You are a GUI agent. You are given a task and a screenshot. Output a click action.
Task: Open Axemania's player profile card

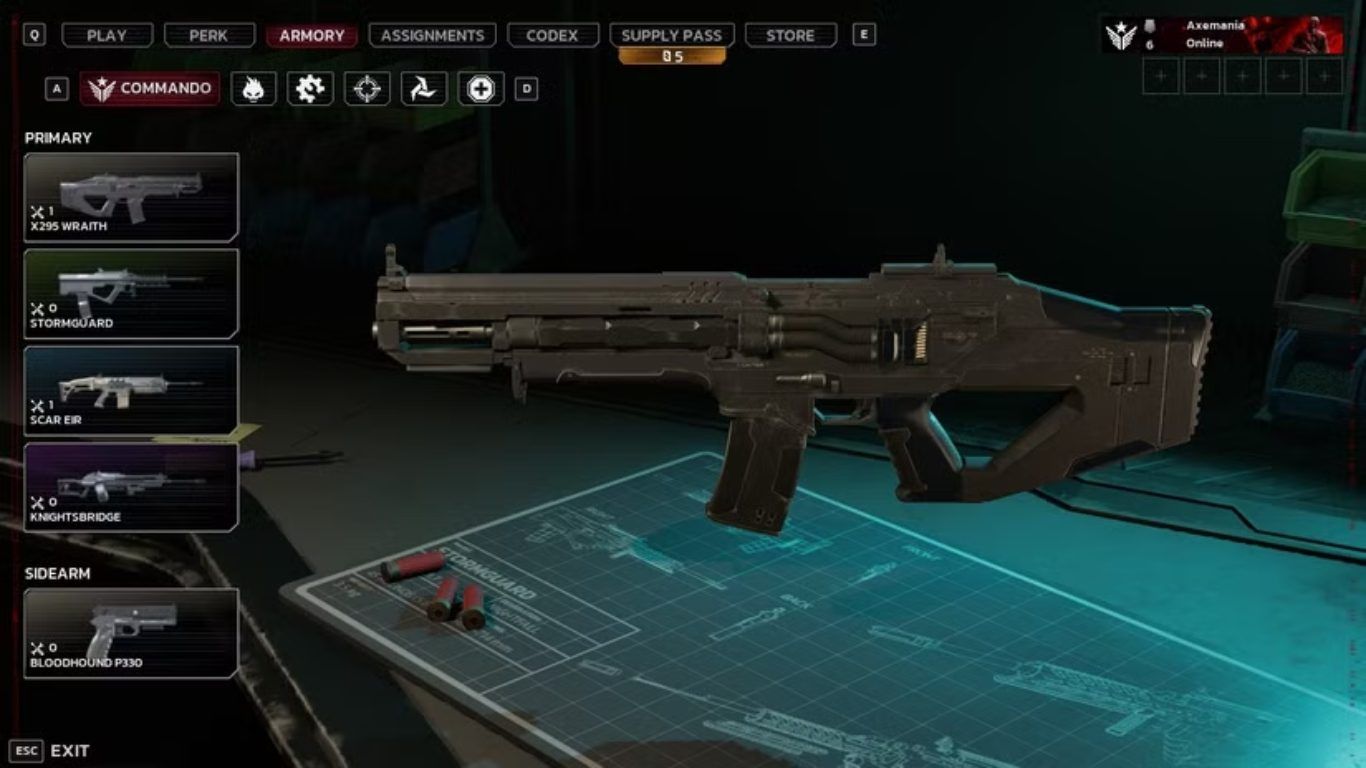[1222, 35]
